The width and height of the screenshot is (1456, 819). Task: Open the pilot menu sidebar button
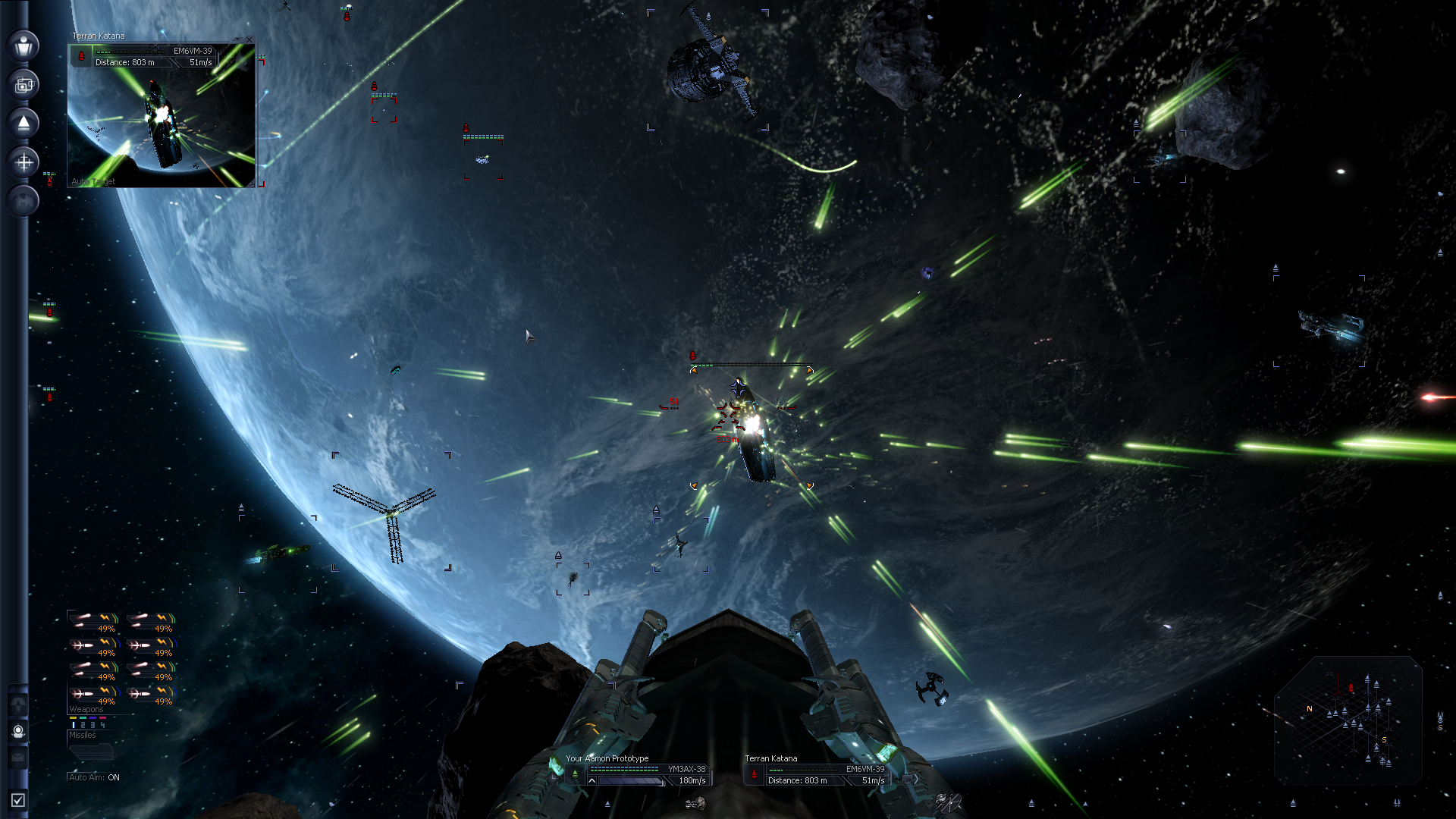click(x=24, y=45)
